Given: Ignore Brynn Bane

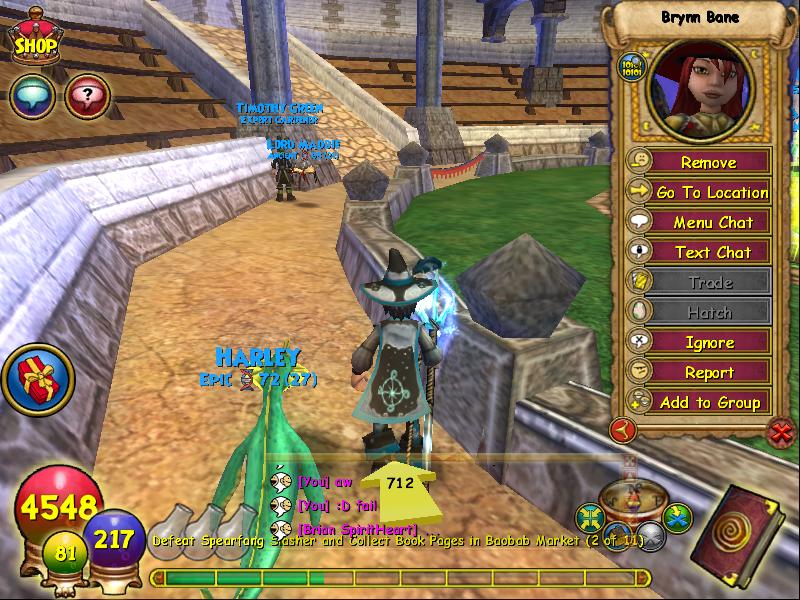Looking at the screenshot, I should (x=709, y=342).
